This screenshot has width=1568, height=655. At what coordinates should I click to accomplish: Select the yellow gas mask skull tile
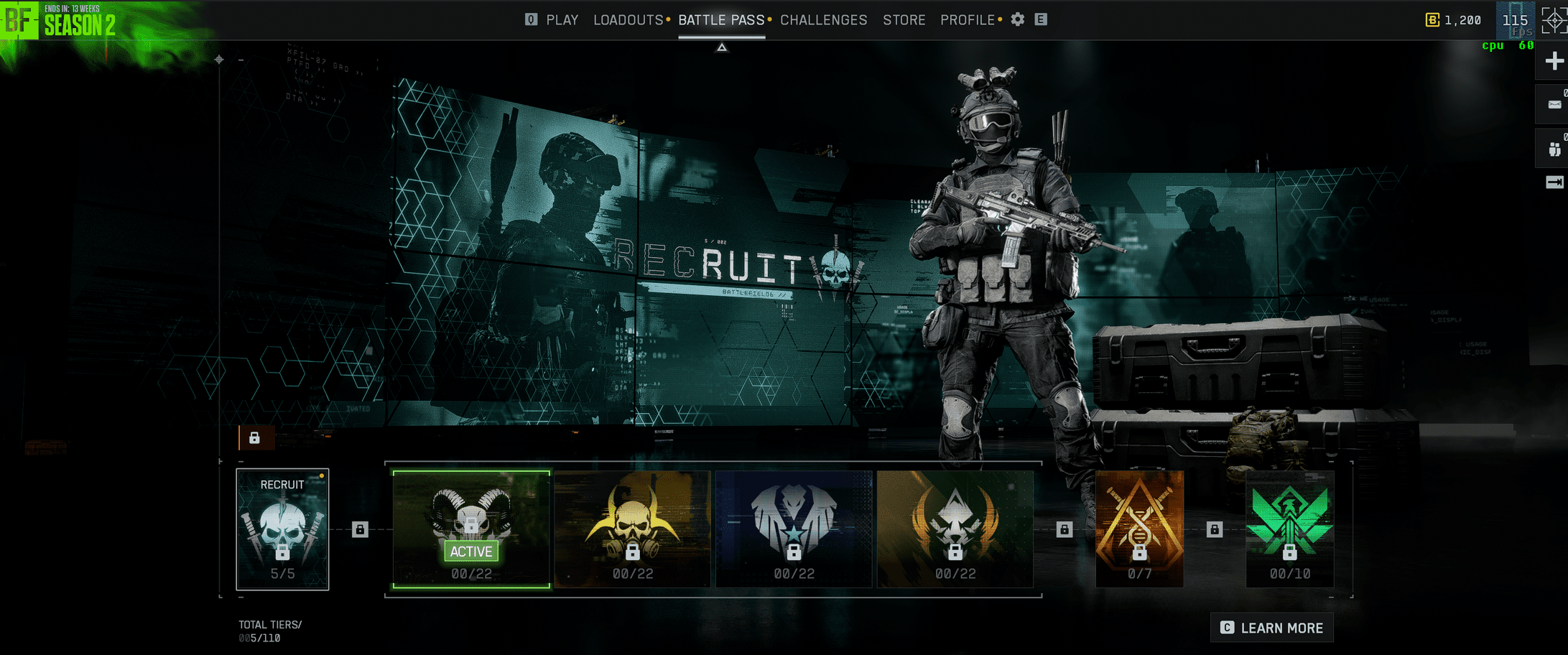(632, 529)
